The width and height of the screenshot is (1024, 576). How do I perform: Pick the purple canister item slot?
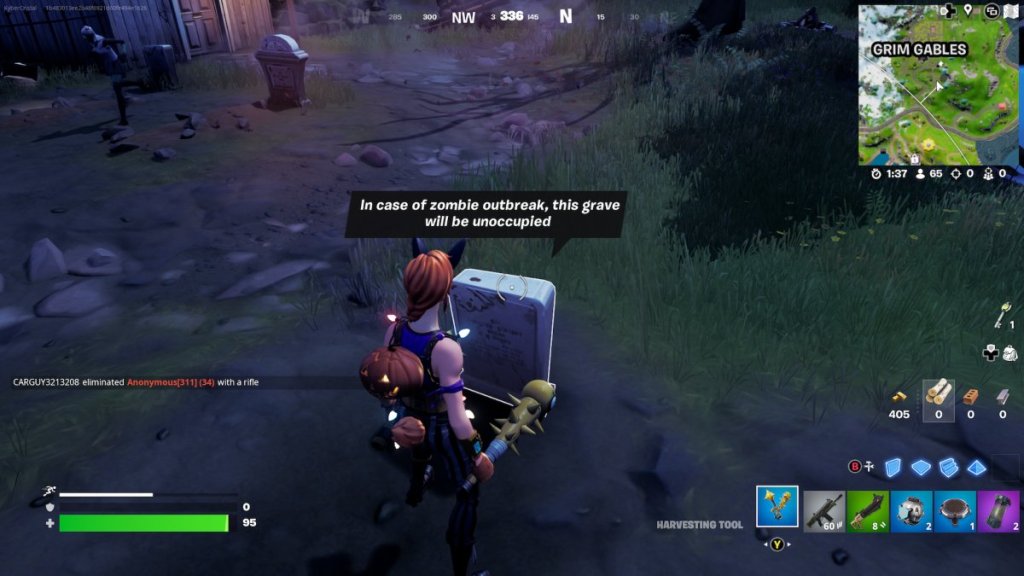click(999, 511)
